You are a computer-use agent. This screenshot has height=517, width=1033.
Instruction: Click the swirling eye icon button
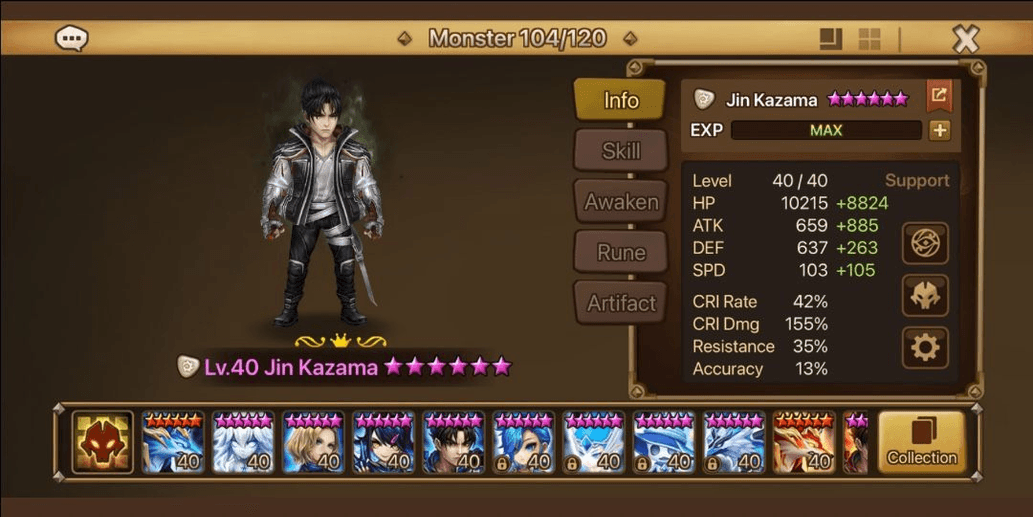[x=925, y=243]
